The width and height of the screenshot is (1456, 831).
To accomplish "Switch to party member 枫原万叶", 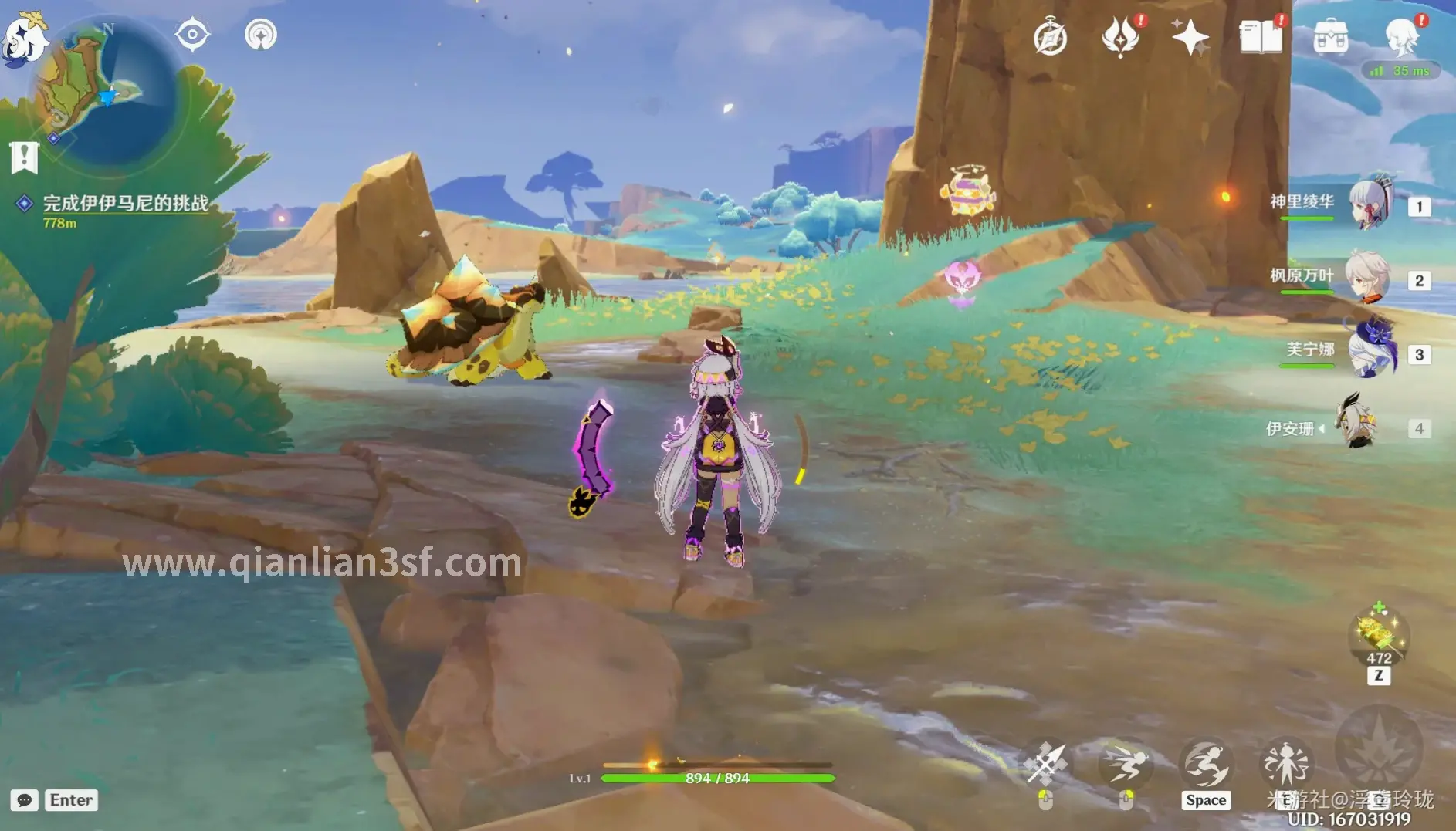I will click(x=1368, y=278).
